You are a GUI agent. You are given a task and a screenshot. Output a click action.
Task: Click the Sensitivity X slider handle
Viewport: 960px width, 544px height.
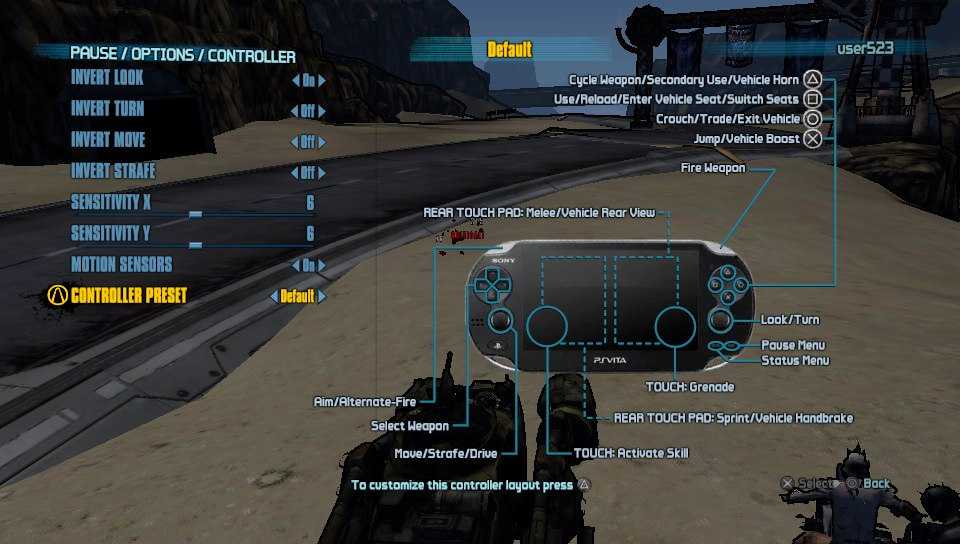tap(195, 213)
